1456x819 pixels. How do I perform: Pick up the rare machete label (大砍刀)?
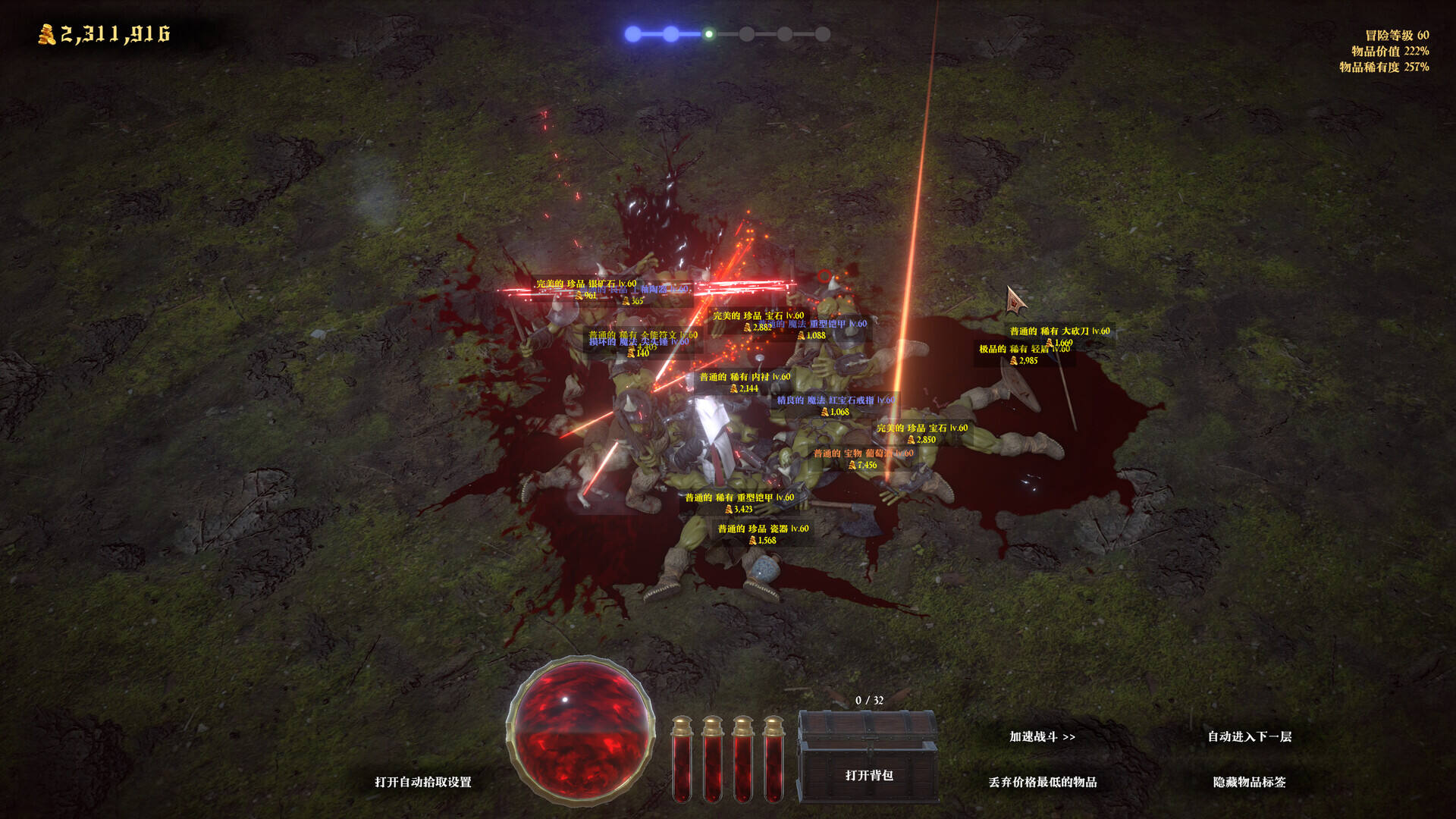(1059, 331)
